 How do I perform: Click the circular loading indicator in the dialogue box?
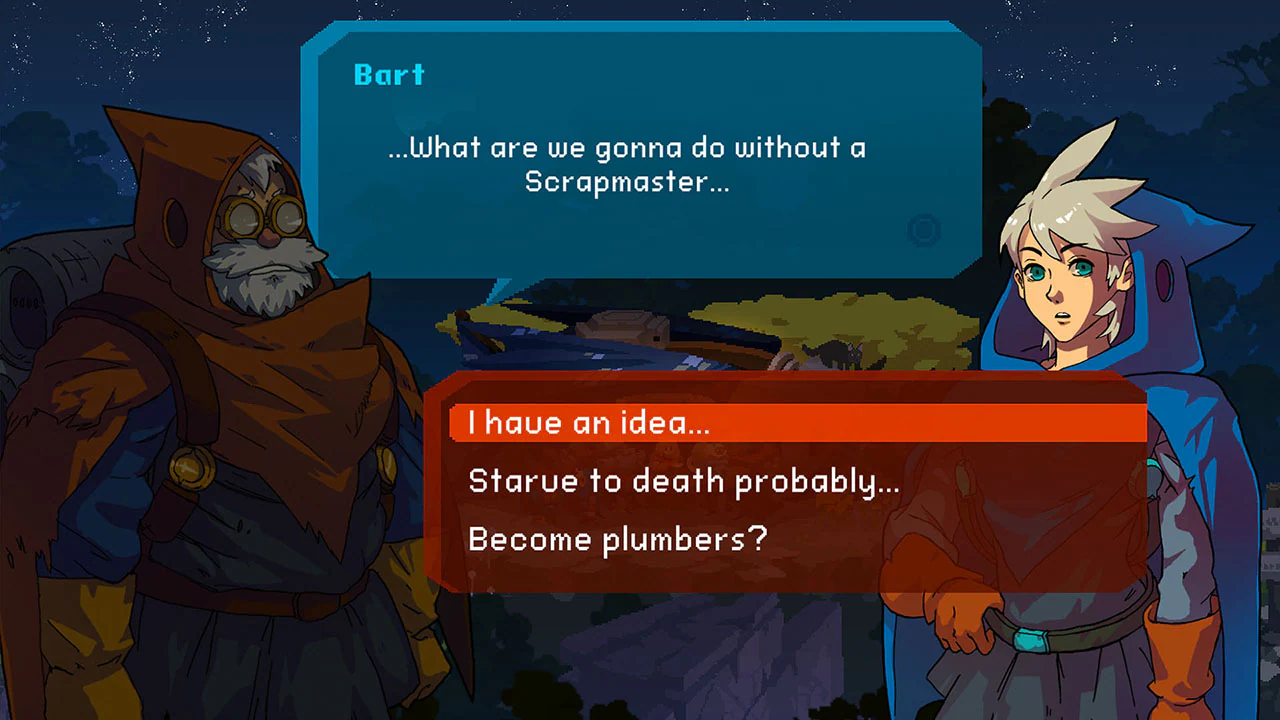pos(922,232)
